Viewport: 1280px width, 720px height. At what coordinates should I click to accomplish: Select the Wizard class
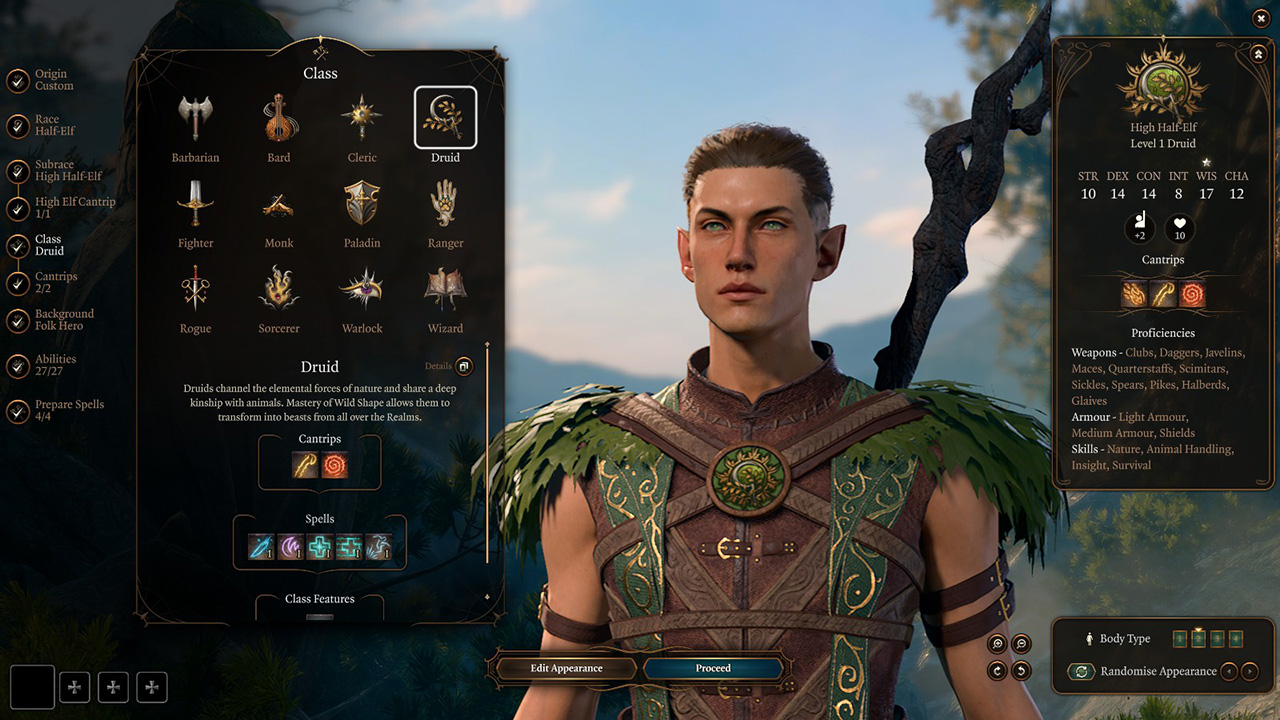click(445, 289)
